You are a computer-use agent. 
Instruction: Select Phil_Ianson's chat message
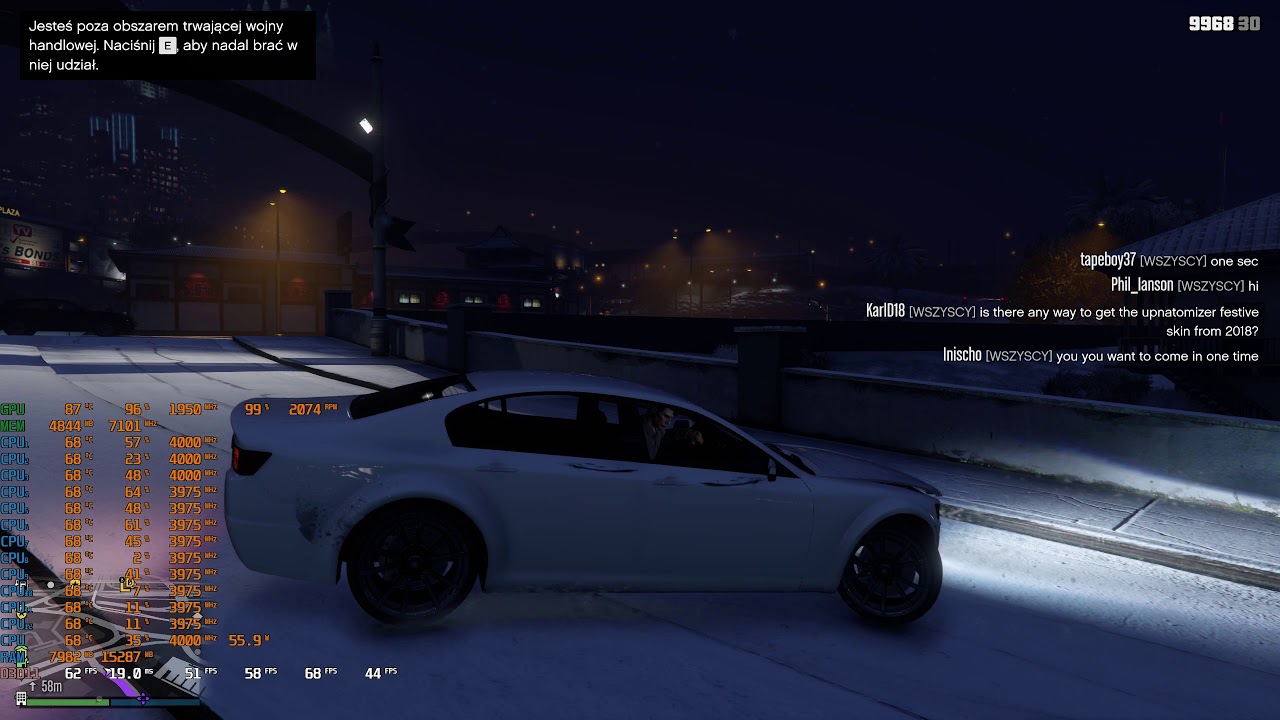click(x=1184, y=285)
